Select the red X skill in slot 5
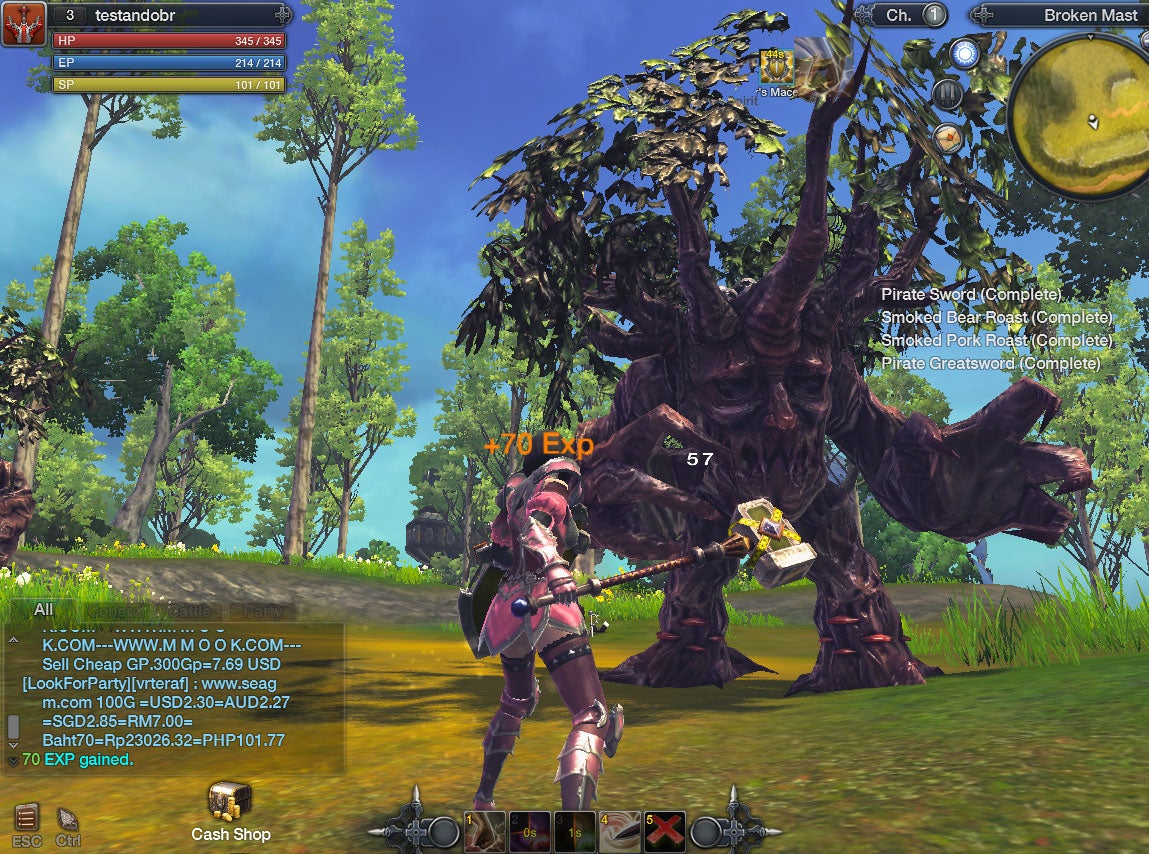 click(x=665, y=831)
